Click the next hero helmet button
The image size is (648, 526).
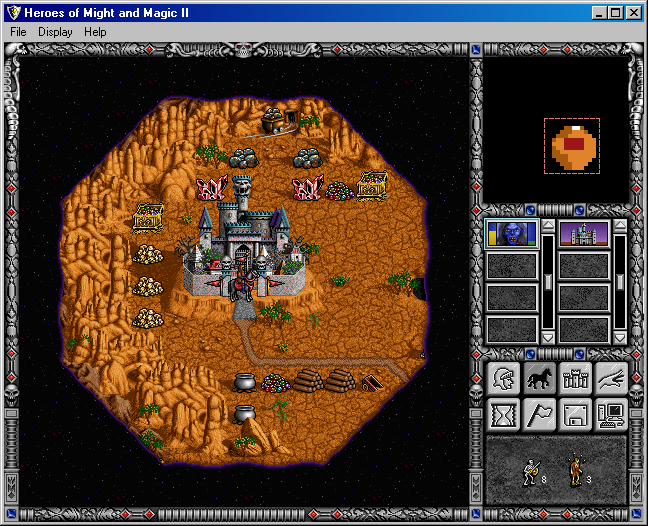point(504,378)
